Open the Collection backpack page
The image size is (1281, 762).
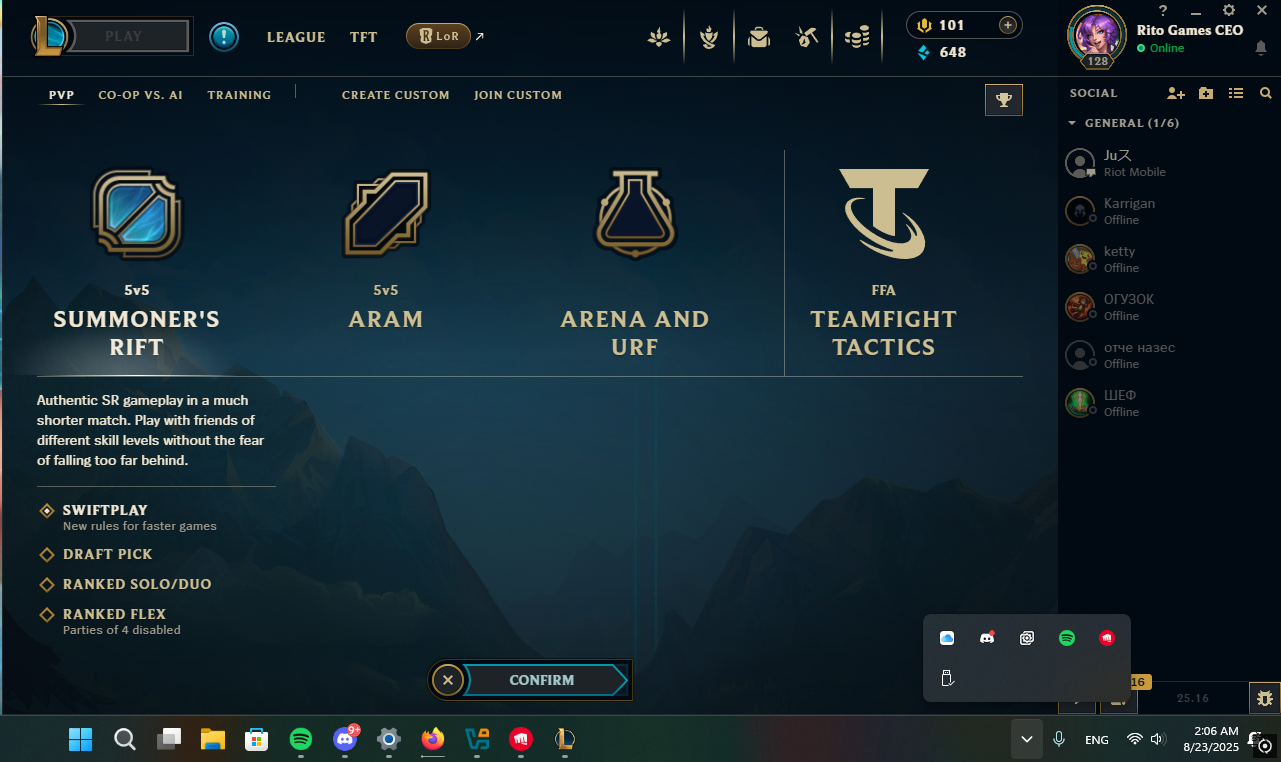click(758, 36)
